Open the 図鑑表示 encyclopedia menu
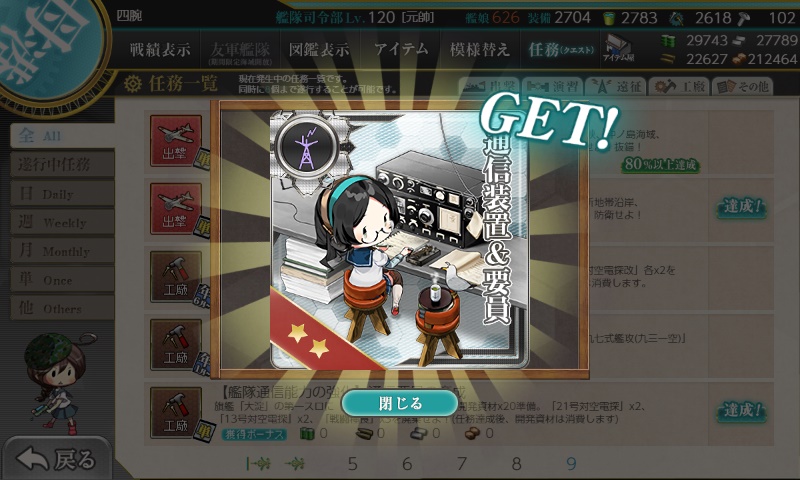This screenshot has width=800, height=480. click(x=319, y=49)
